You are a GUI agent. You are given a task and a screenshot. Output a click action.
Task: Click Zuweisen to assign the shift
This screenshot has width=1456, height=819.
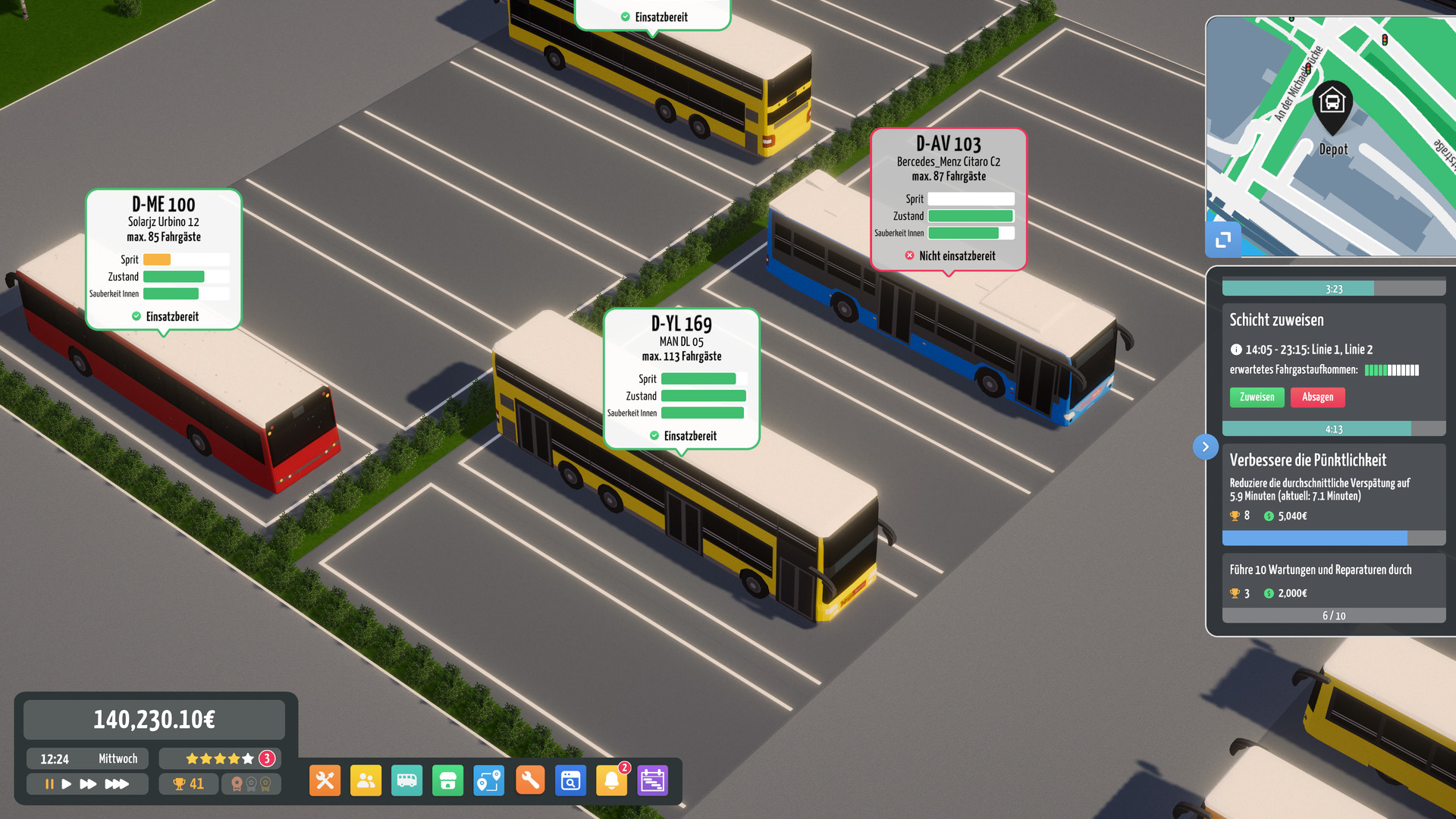[1257, 397]
